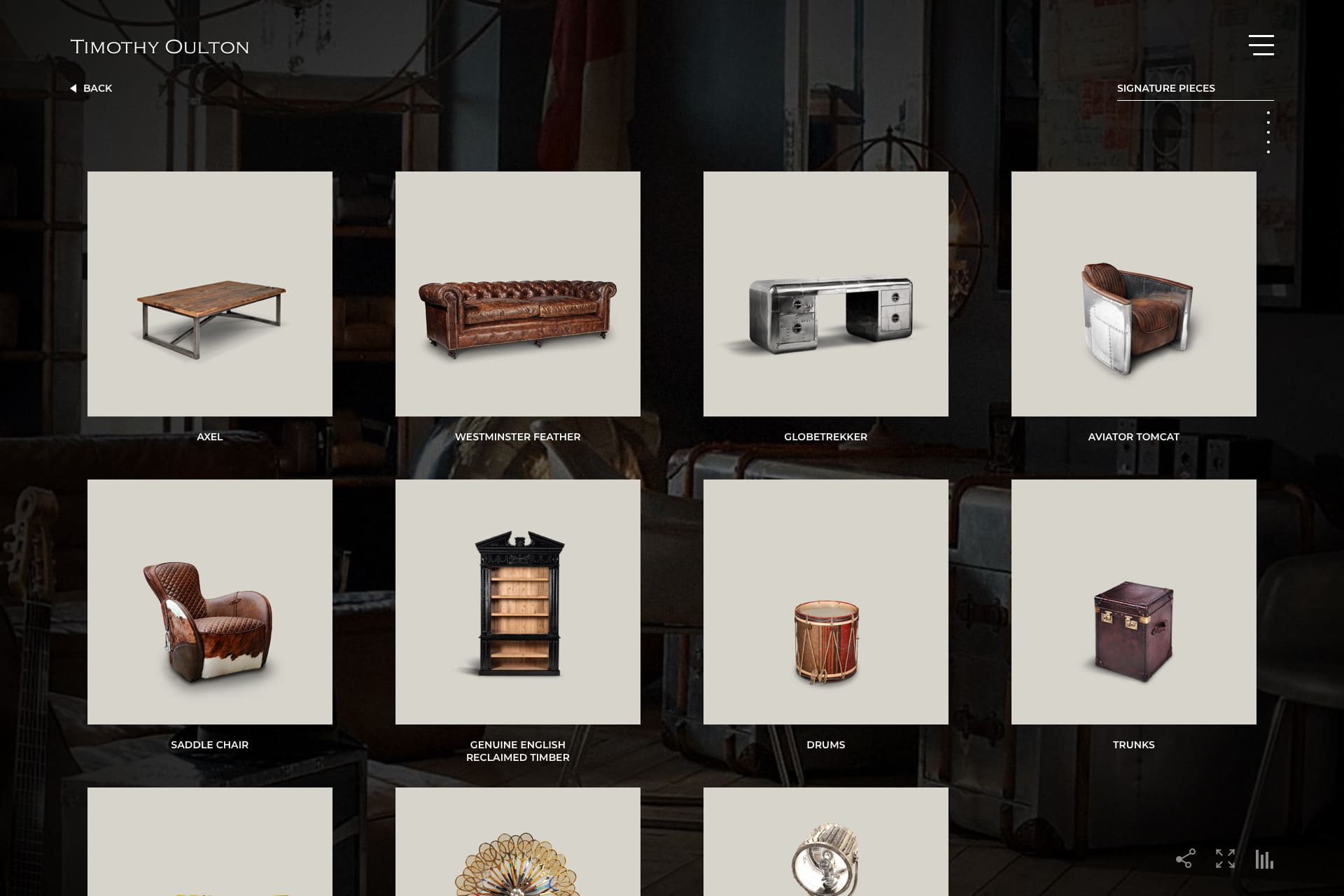Toggle fullscreen mode icon
This screenshot has height=896, width=1344.
[1225, 859]
